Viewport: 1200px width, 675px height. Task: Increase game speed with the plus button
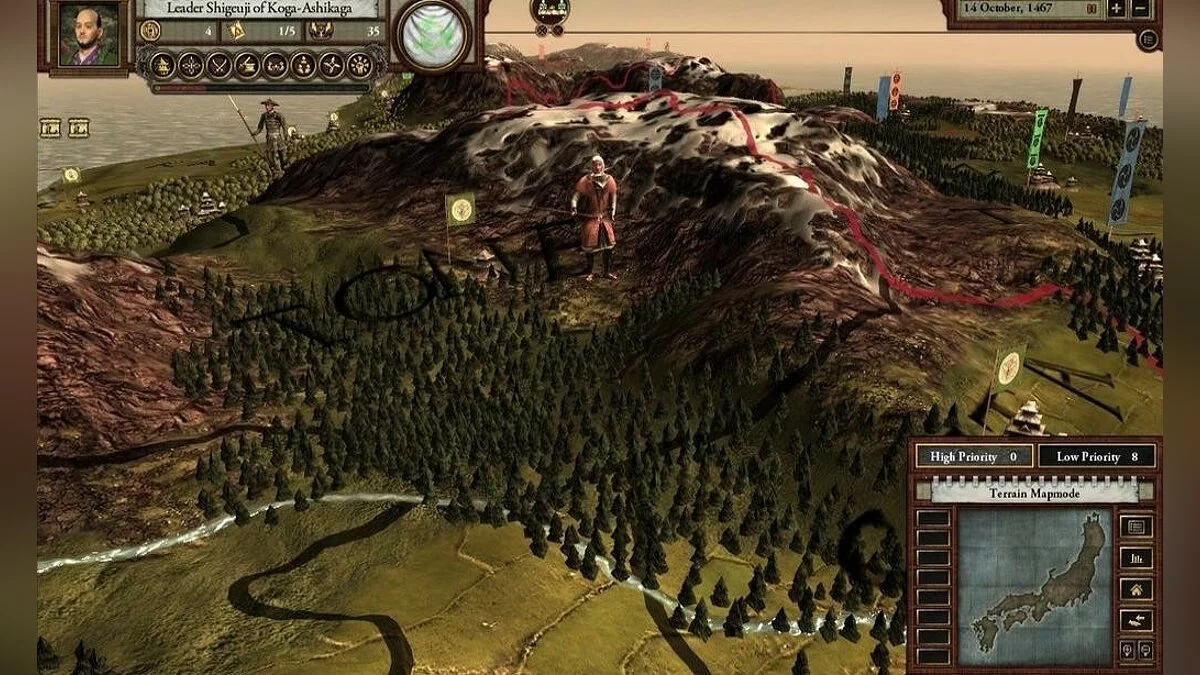click(1116, 9)
